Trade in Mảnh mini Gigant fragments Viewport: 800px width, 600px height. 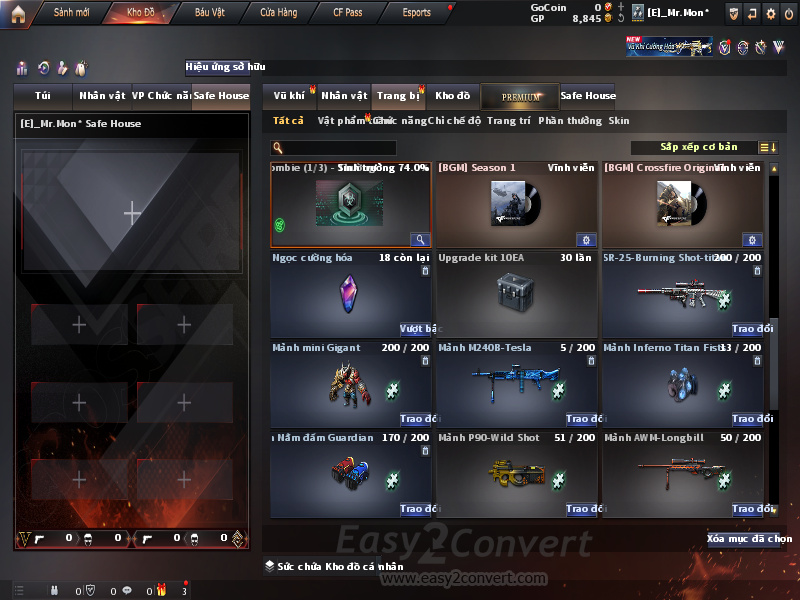tap(418, 419)
